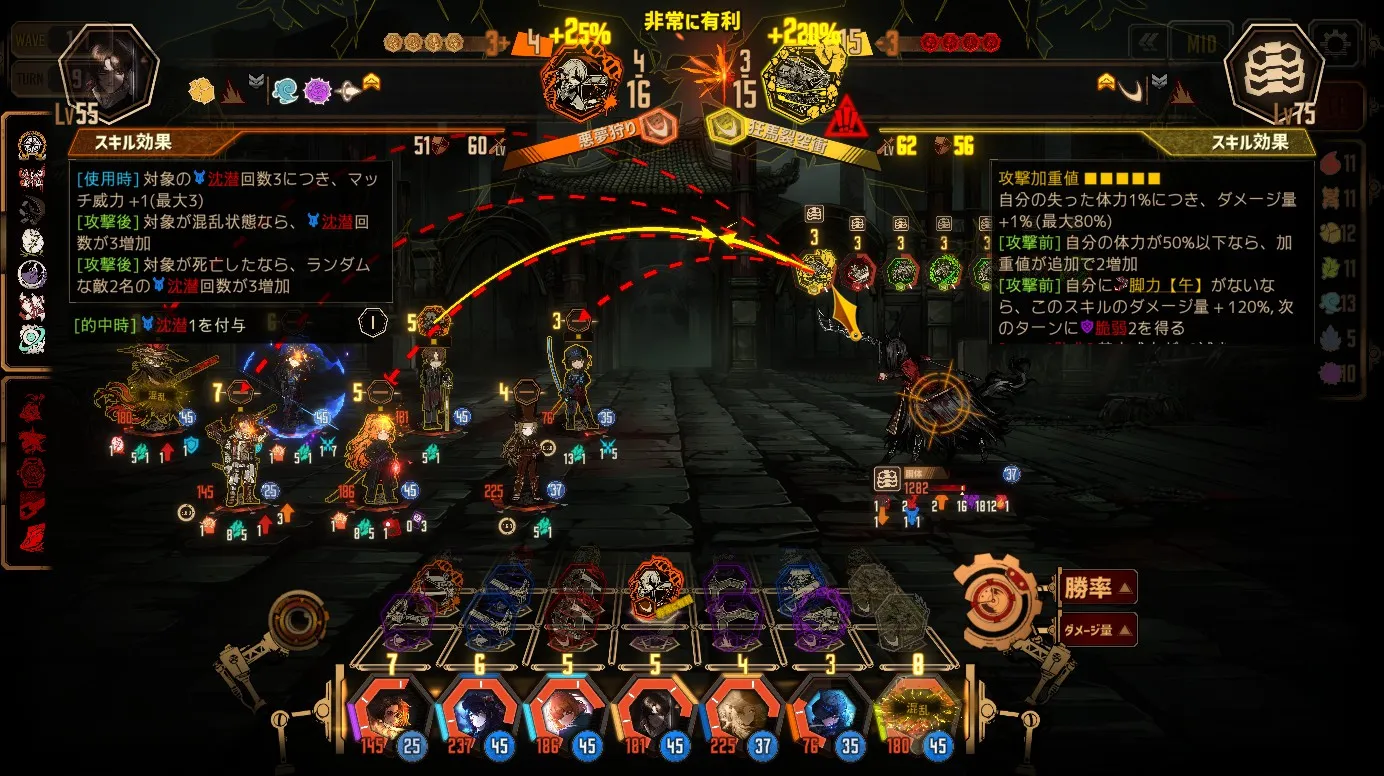Select the ダメージ量 damage auto-select button

1097,630
